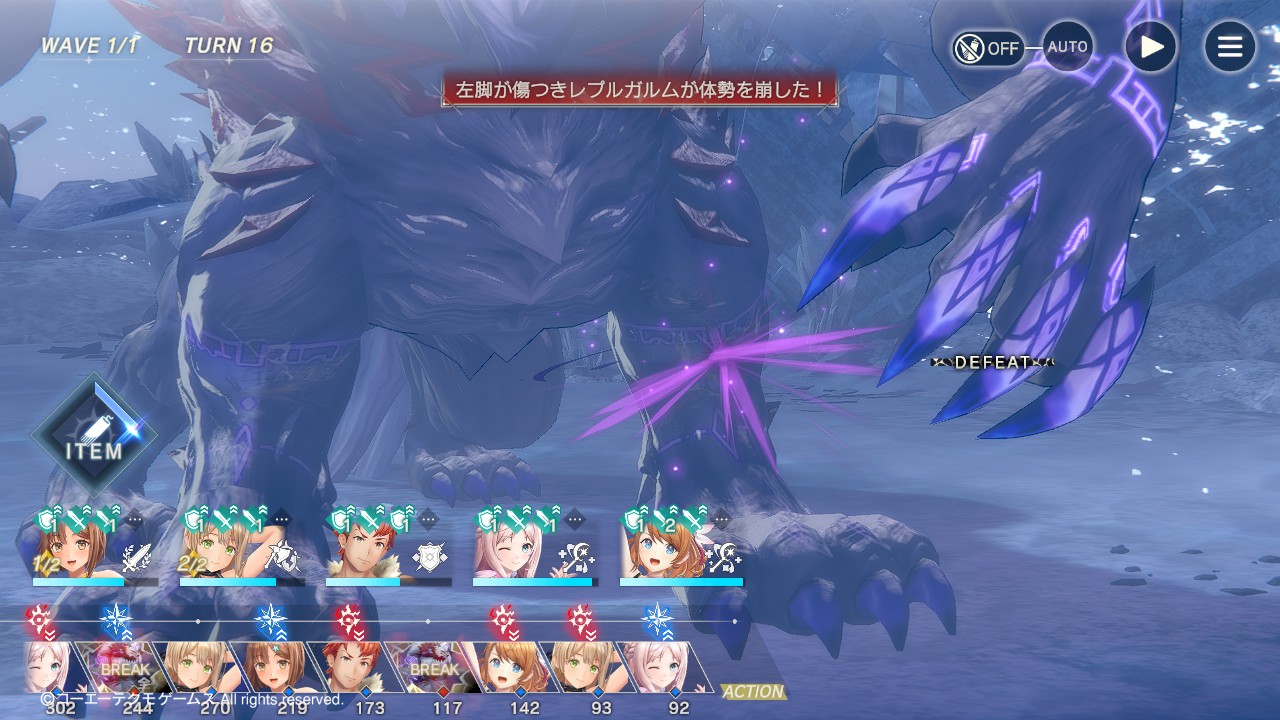Tap the play arrow speed button

point(1150,47)
